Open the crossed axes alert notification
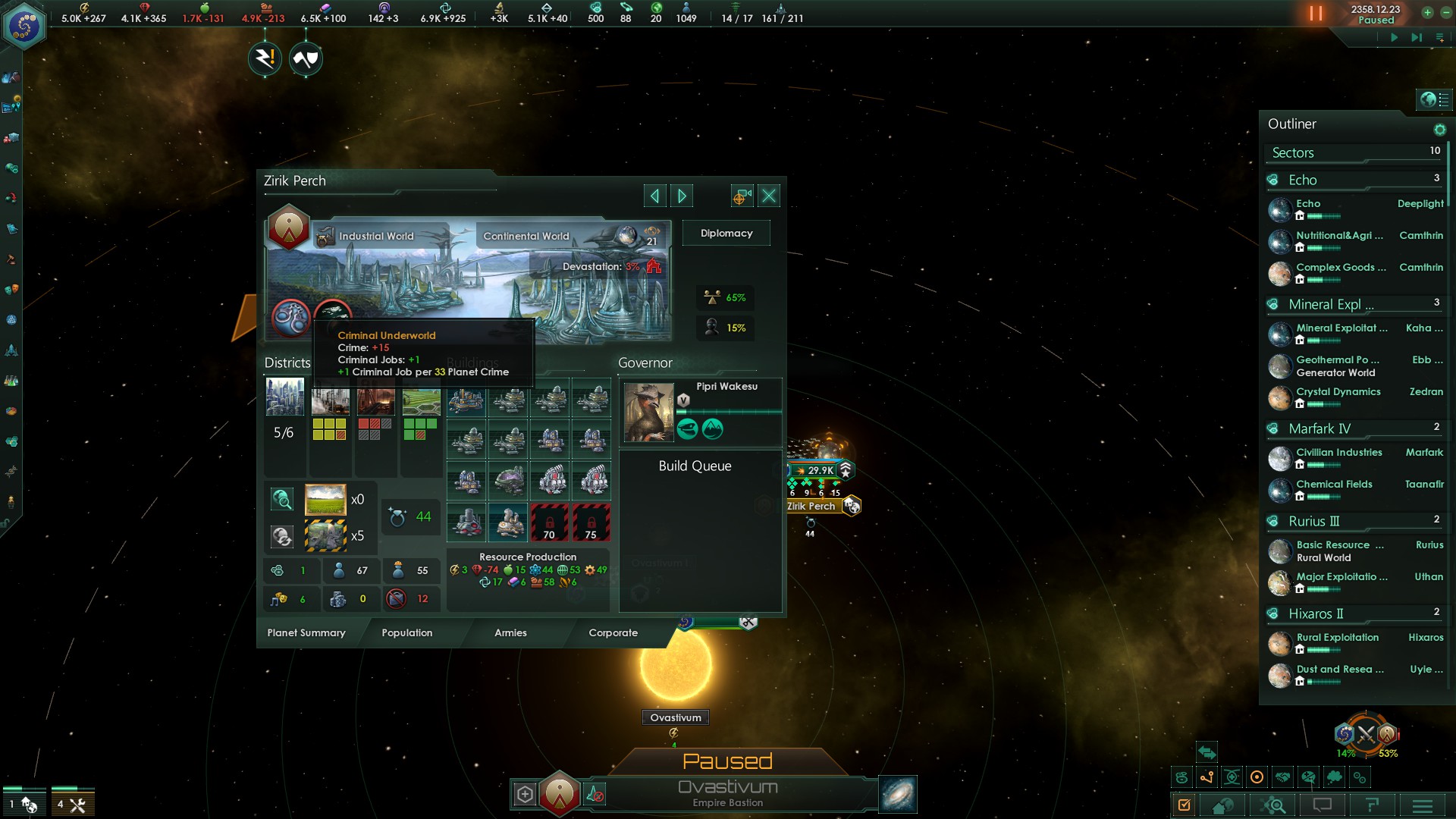The image size is (1456, 819). pos(306,58)
